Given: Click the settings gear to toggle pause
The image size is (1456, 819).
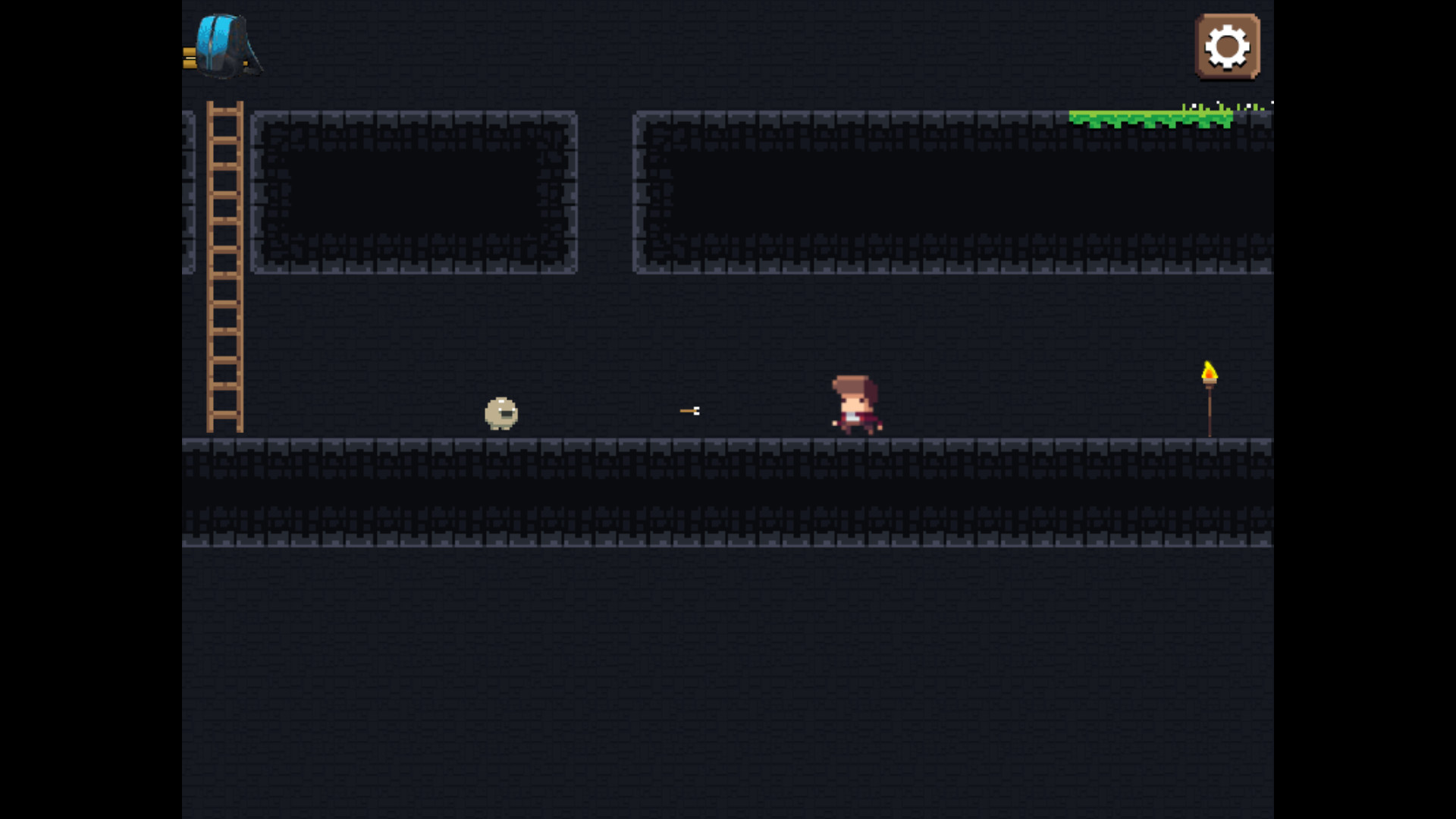Looking at the screenshot, I should click(1226, 45).
